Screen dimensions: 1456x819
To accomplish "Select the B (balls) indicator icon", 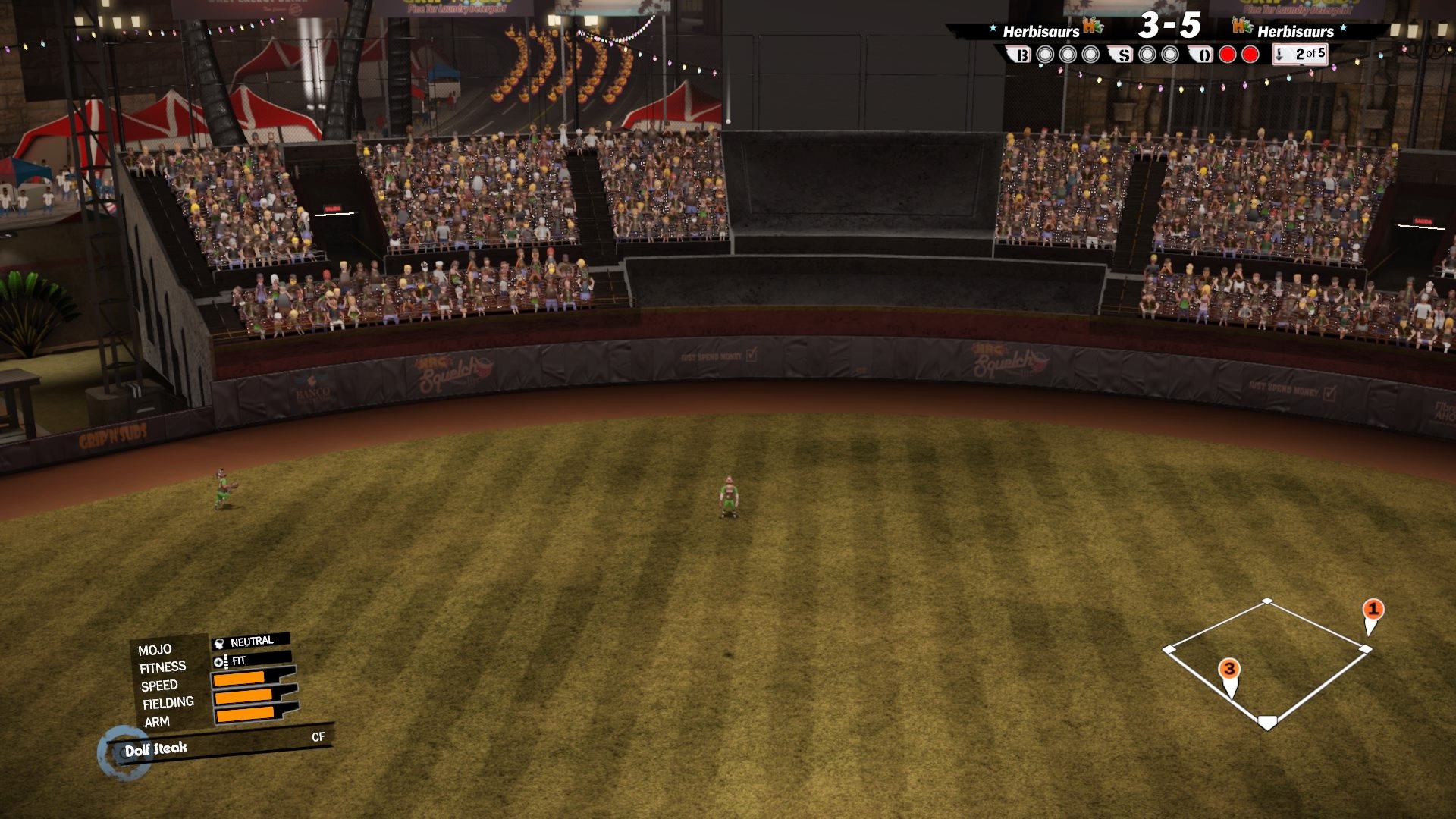I will [x=1022, y=55].
